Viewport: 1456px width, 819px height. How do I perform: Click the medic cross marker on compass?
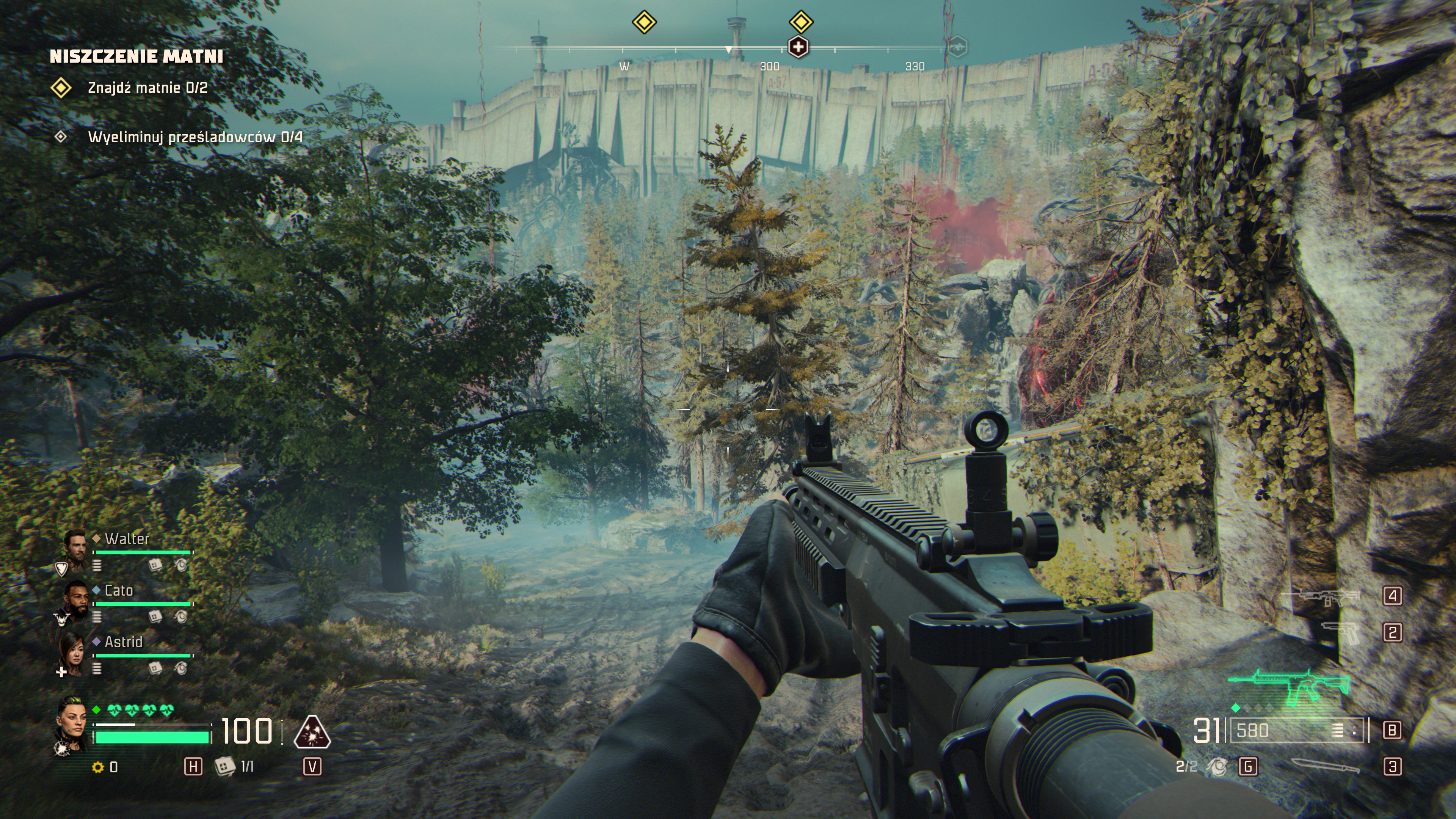(798, 47)
